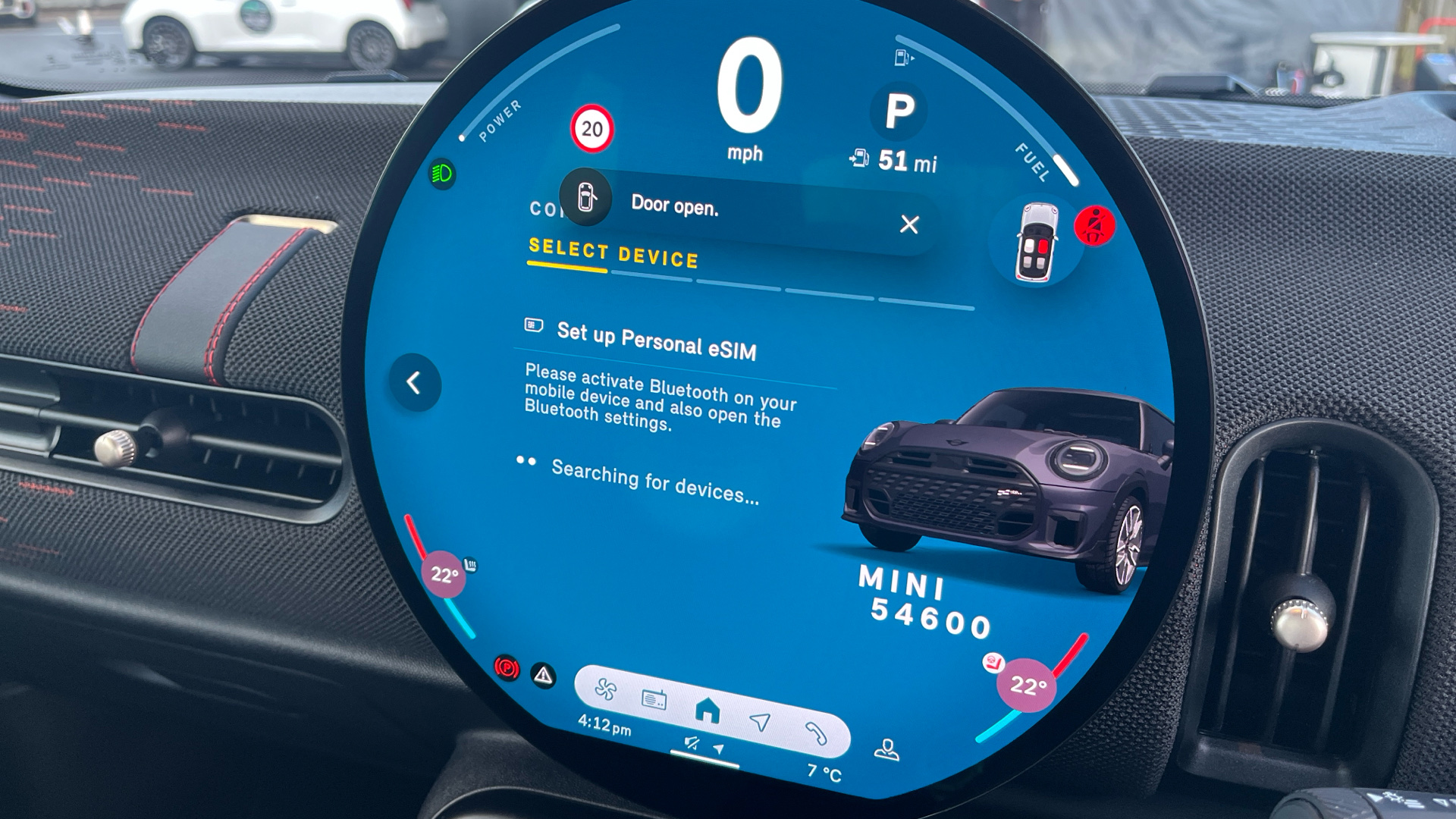Tap the red parking brake indicator
Image resolution: width=1456 pixels, height=819 pixels.
click(507, 667)
